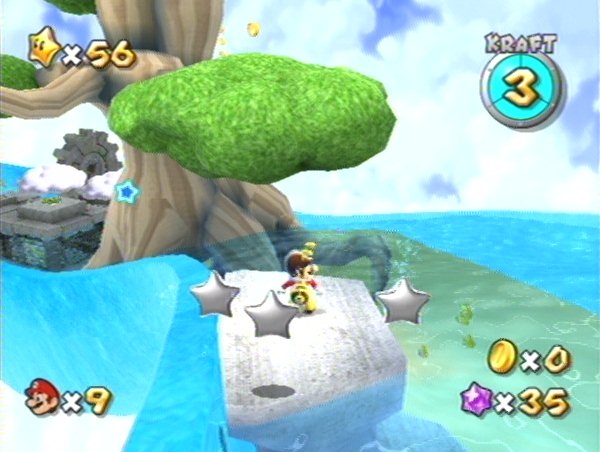
Task: Select the gold coin counter icon
Action: tap(502, 358)
